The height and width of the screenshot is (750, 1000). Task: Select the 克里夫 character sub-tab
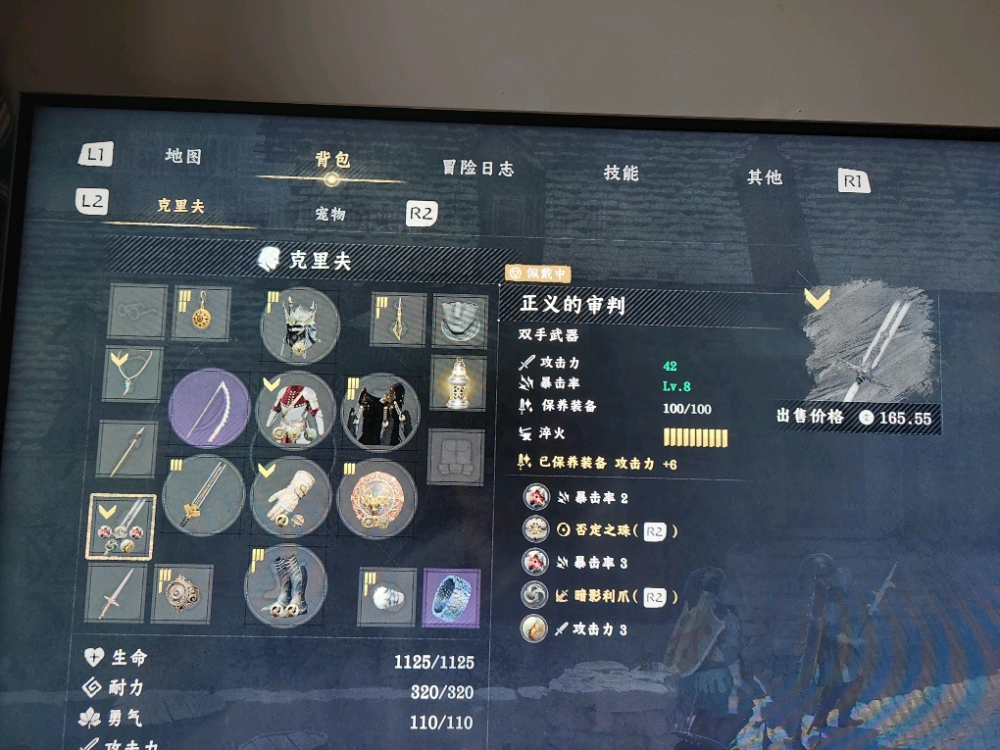coord(180,206)
